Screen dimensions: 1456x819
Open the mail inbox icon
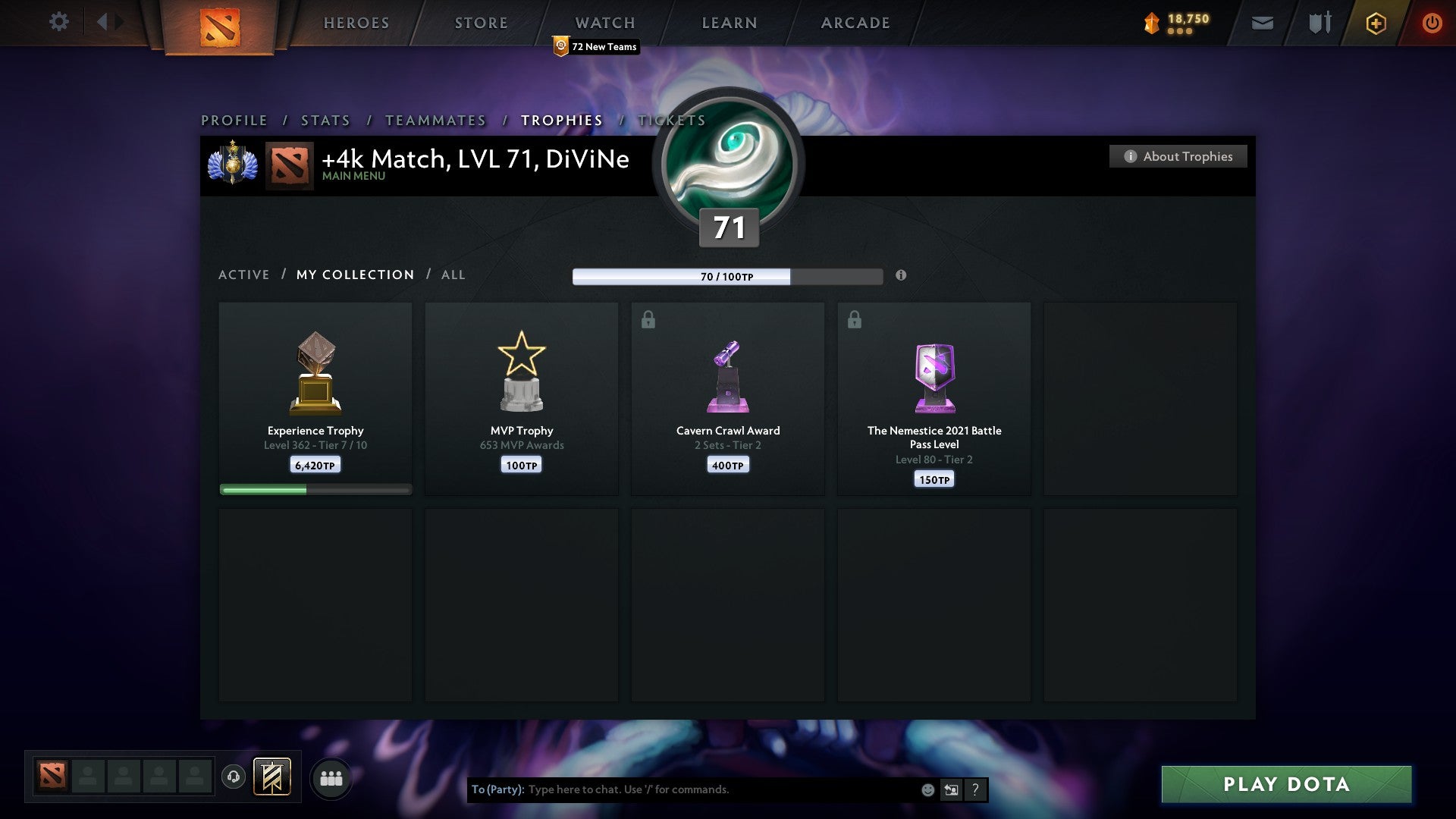1262,23
